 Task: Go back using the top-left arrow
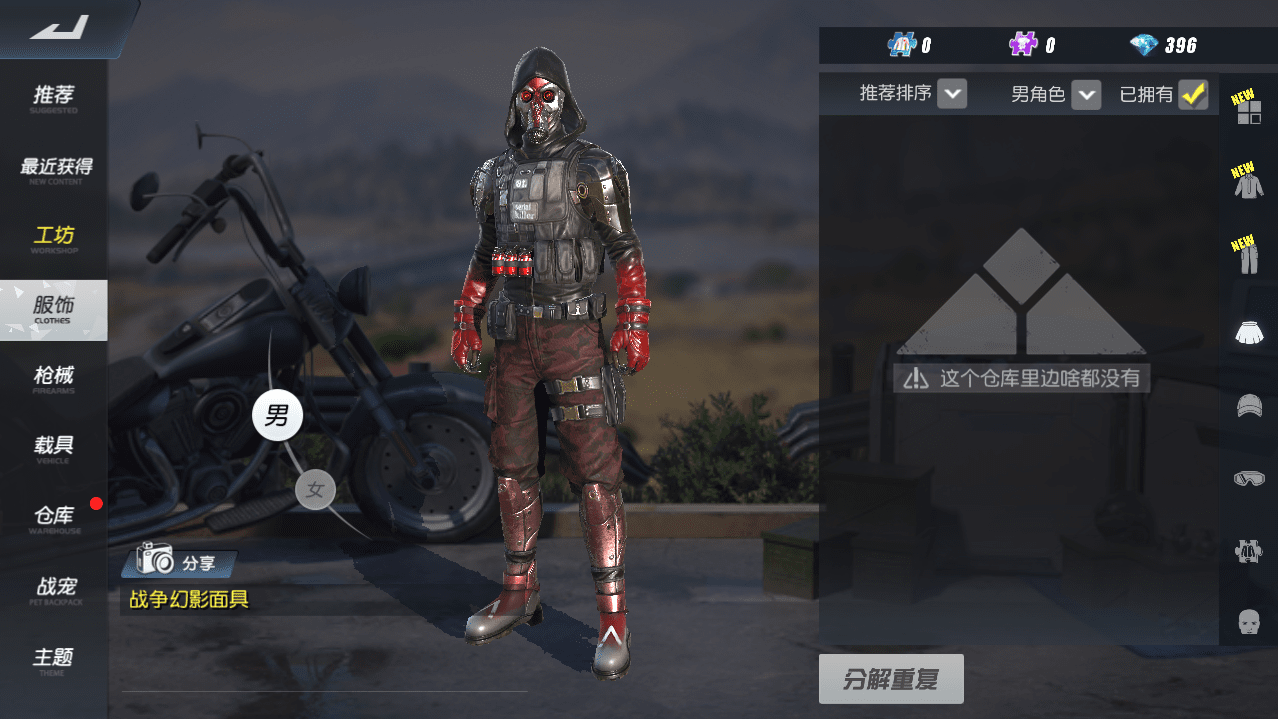pyautogui.click(x=60, y=27)
